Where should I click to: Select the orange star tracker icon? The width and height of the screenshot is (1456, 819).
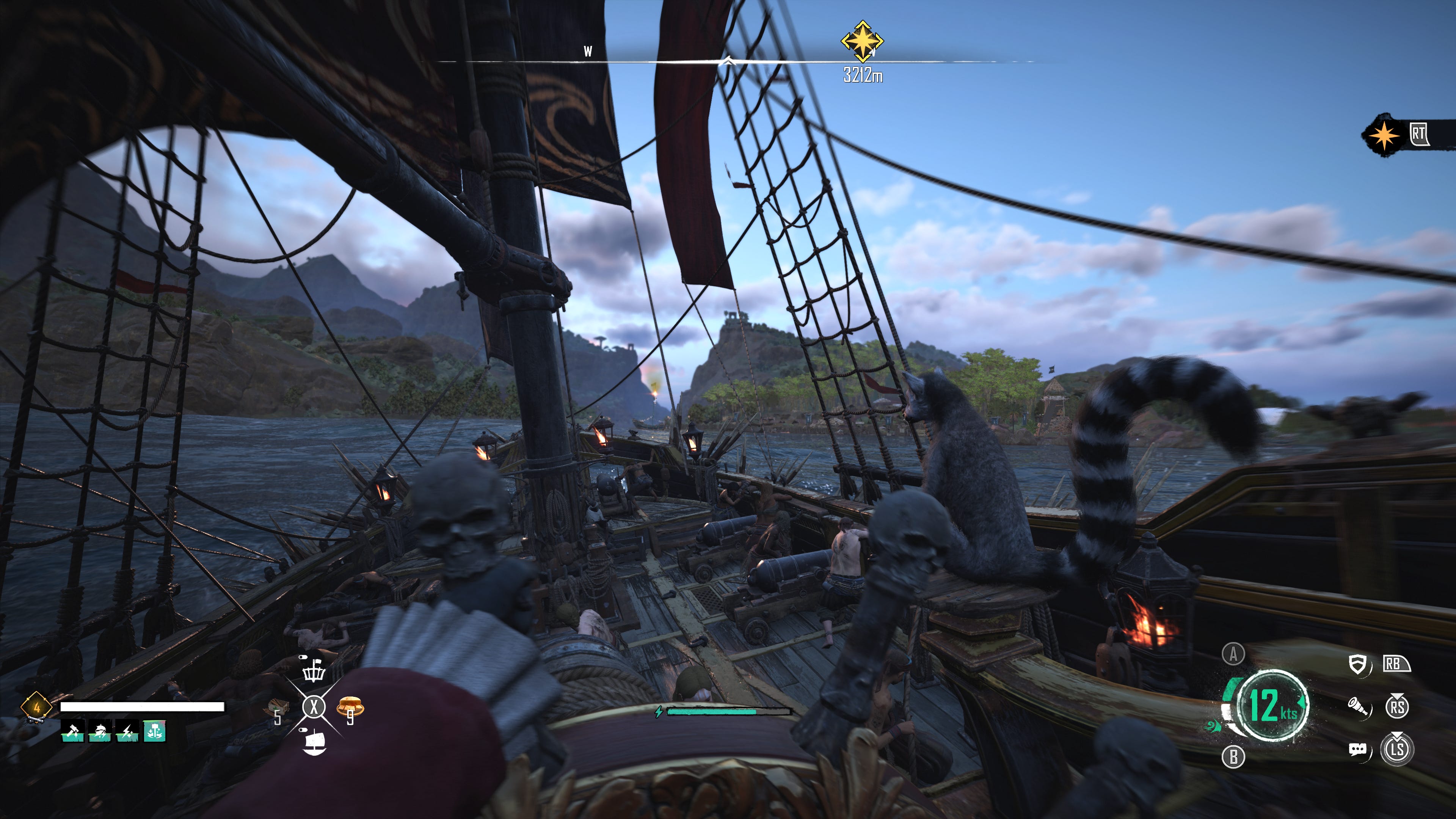[x=1383, y=135]
